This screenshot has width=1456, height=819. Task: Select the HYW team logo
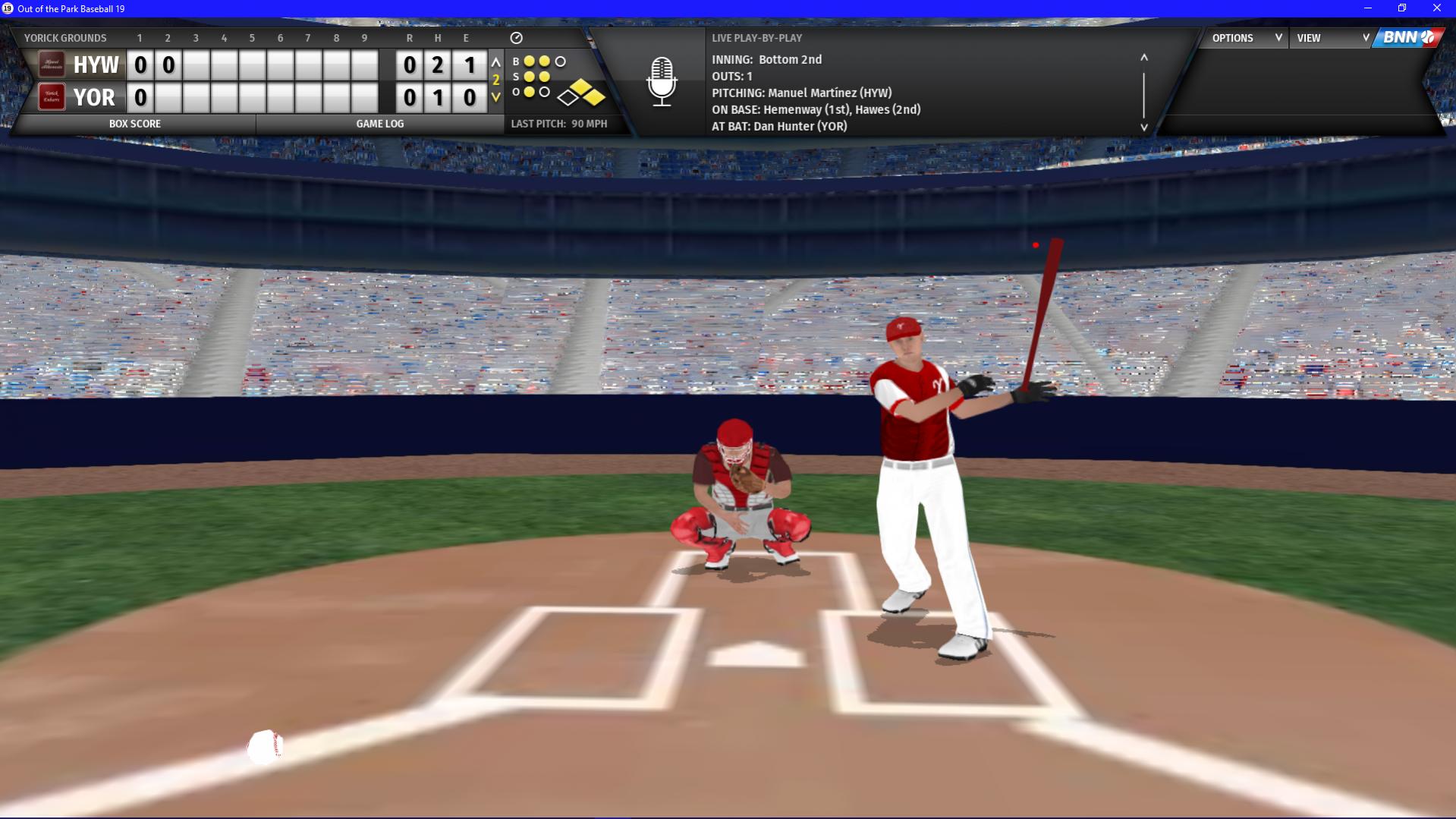coord(52,65)
